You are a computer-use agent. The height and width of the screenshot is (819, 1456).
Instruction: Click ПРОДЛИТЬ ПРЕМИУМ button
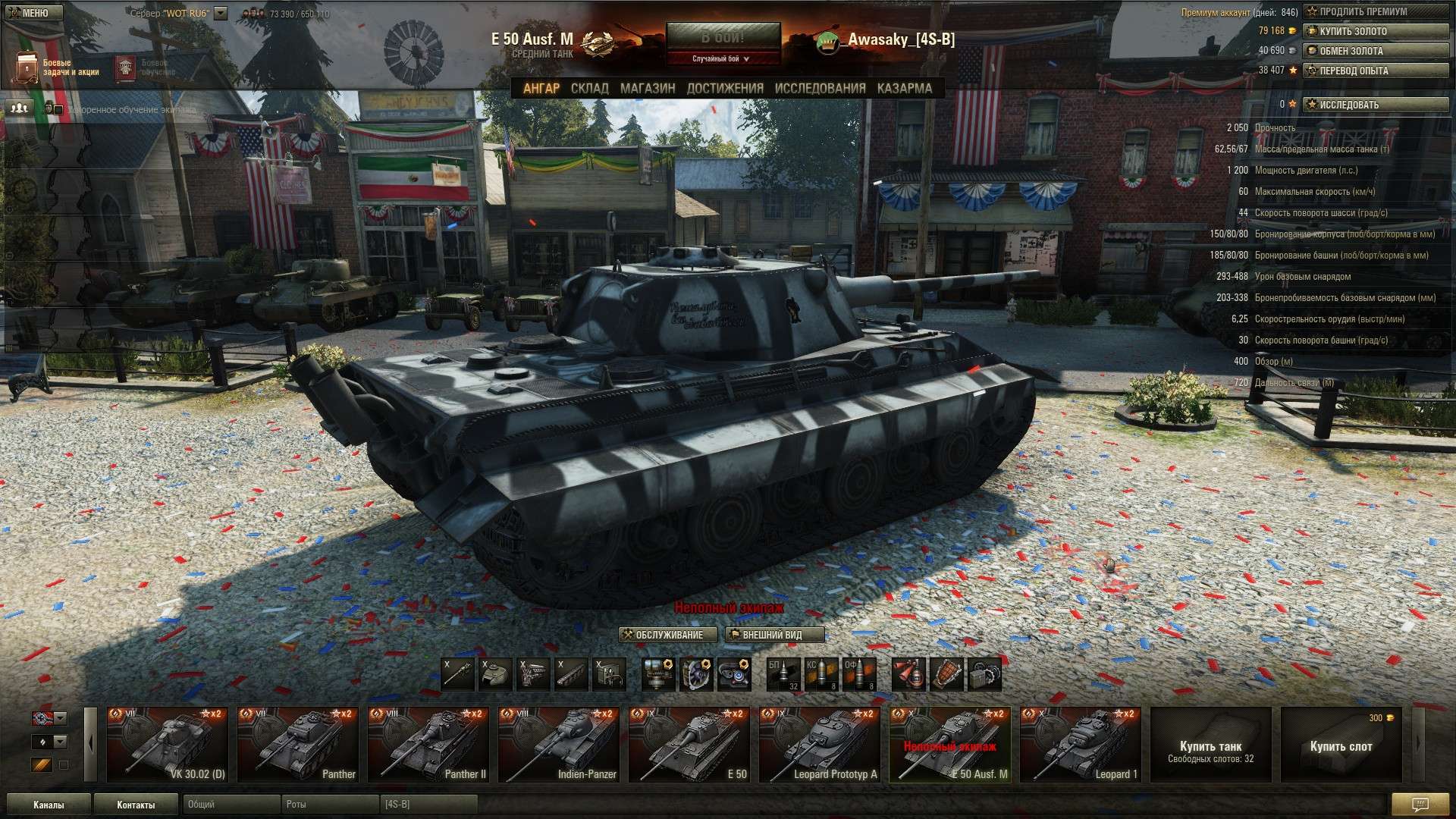(1375, 11)
